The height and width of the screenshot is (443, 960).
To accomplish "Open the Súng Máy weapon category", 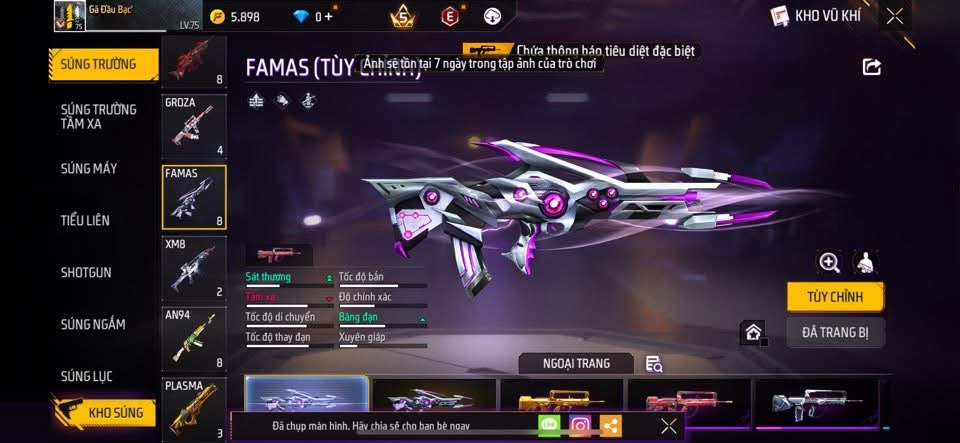I will 88,168.
